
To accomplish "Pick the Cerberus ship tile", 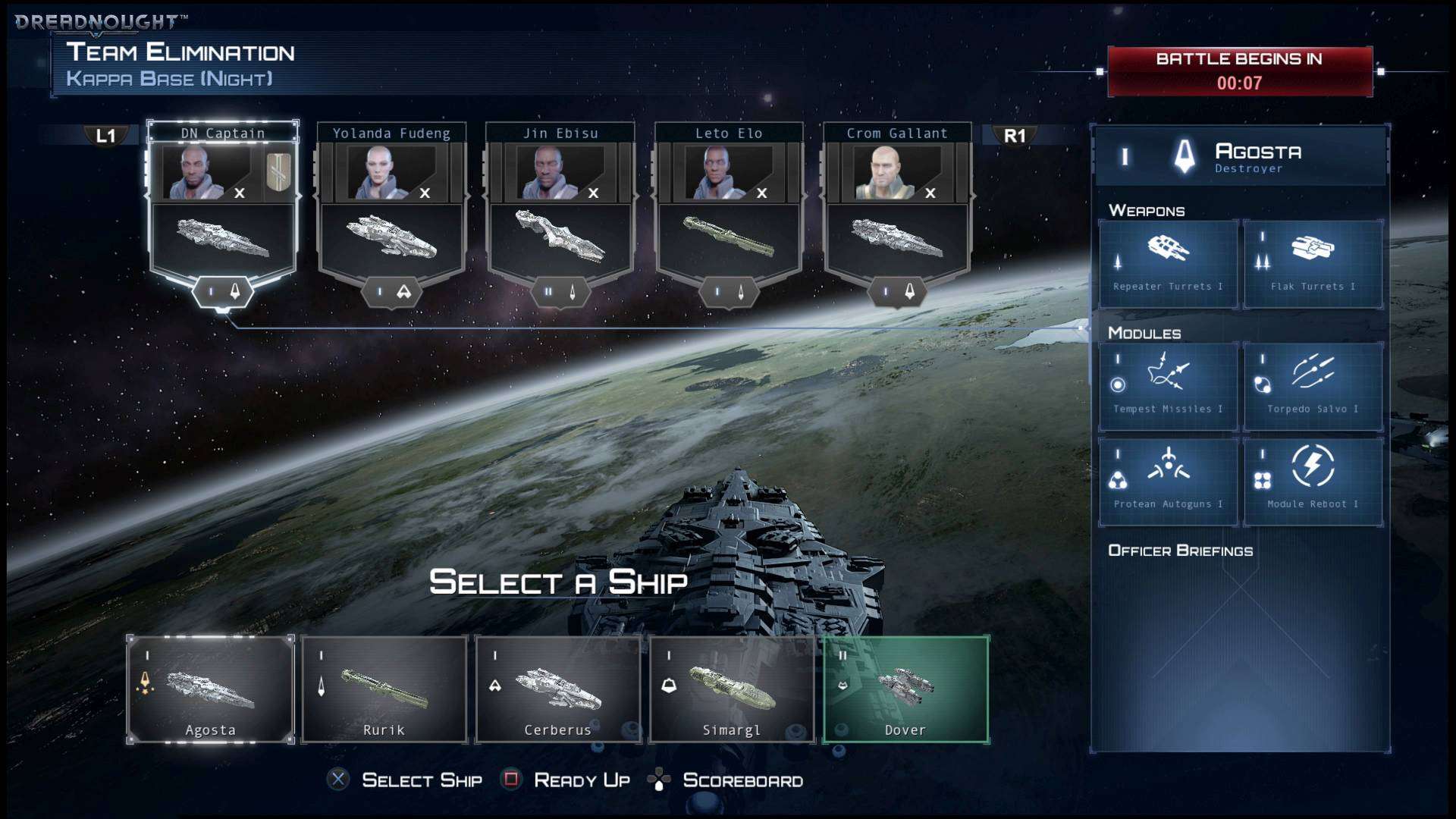I will tap(557, 689).
